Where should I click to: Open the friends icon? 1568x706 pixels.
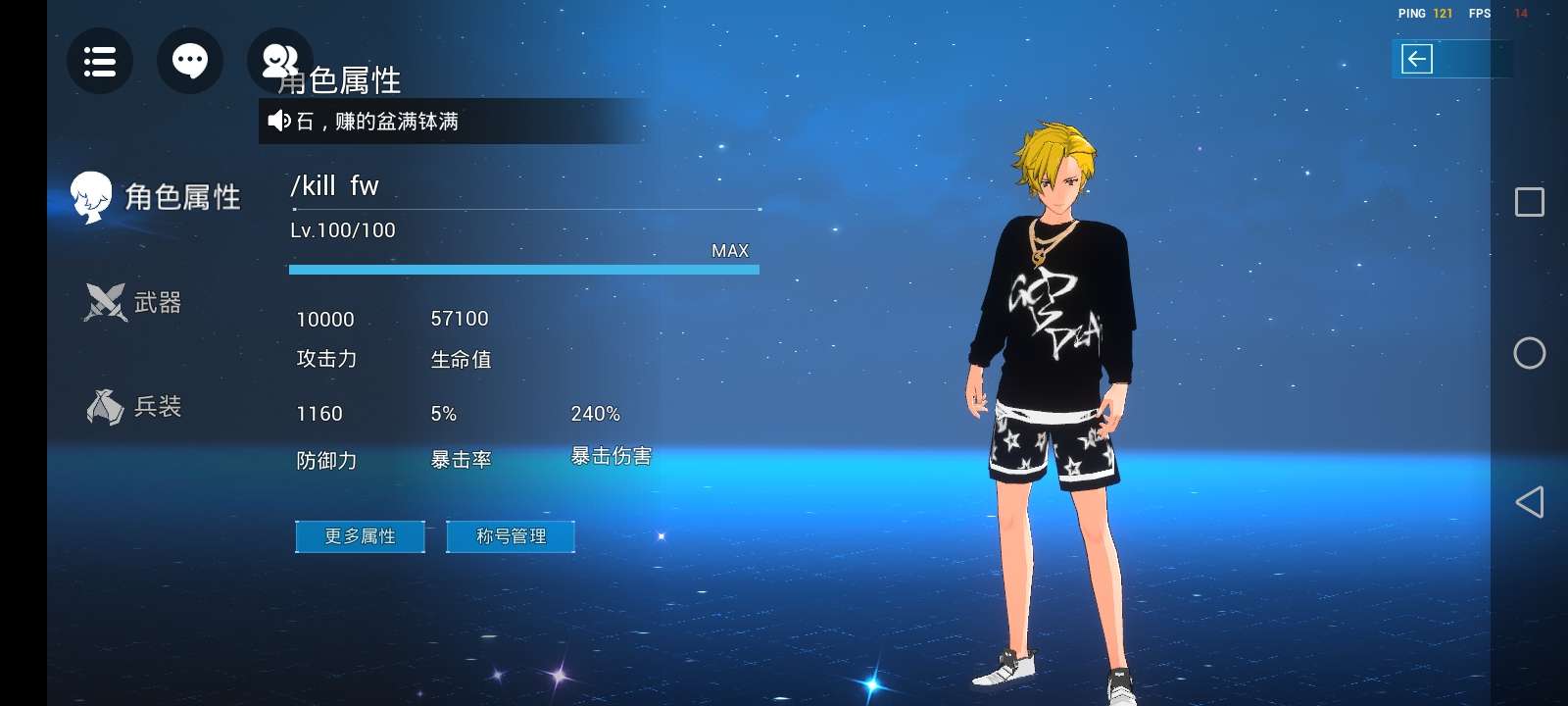[280, 61]
